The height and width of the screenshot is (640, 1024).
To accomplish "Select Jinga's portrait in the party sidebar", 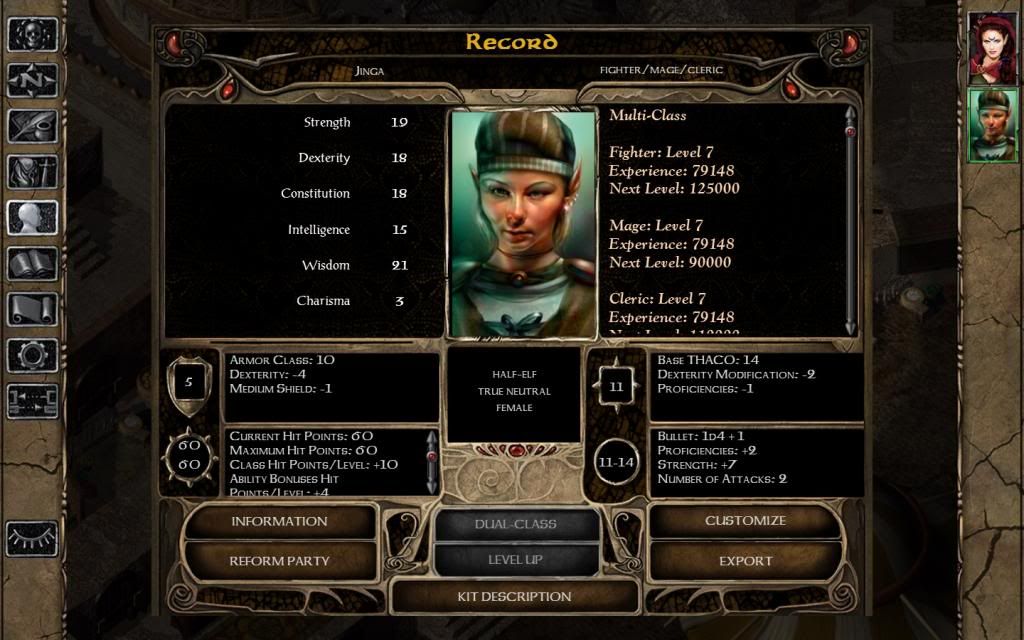I will (992, 125).
